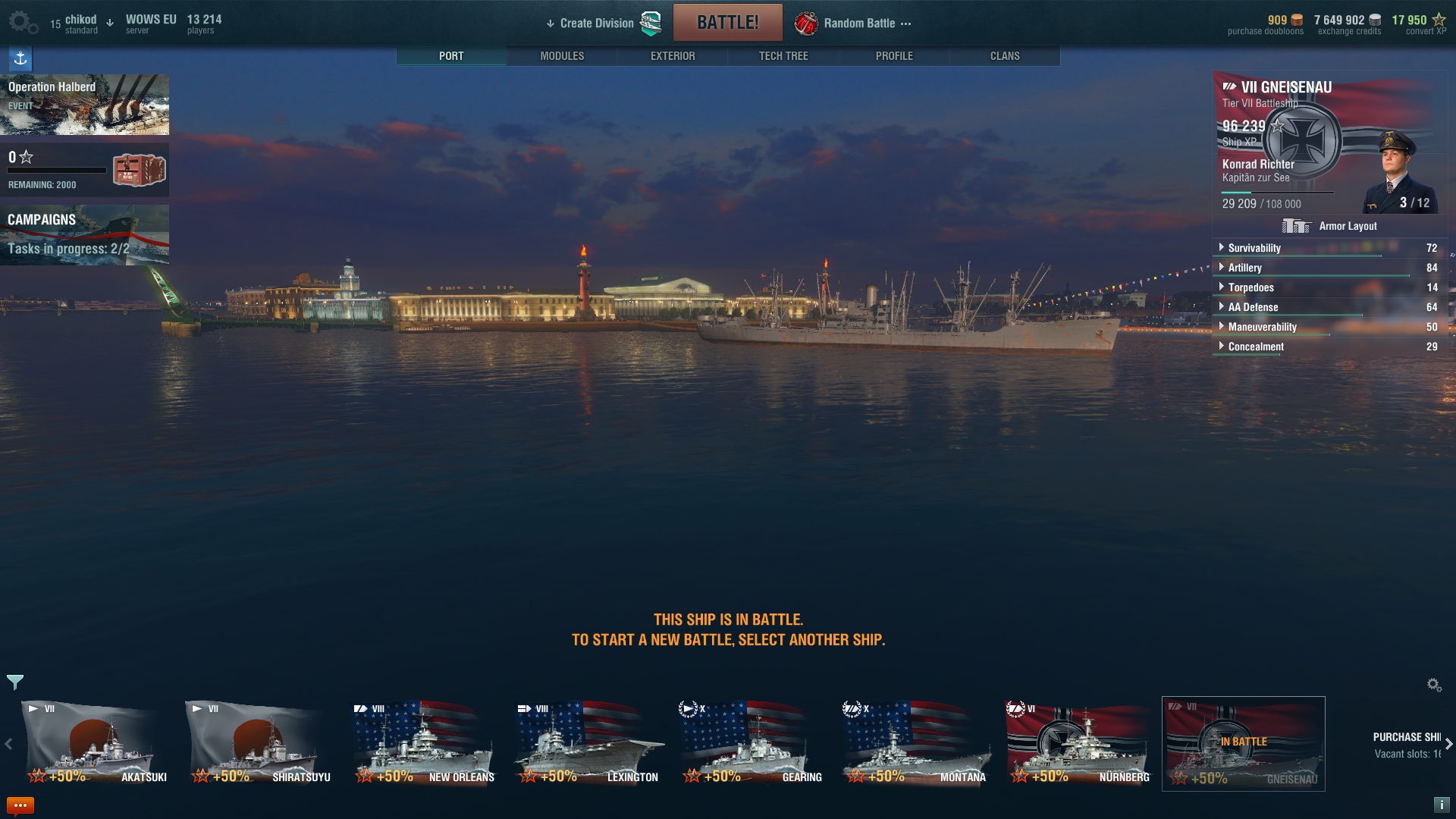Select the Lexington carrier card

click(587, 744)
